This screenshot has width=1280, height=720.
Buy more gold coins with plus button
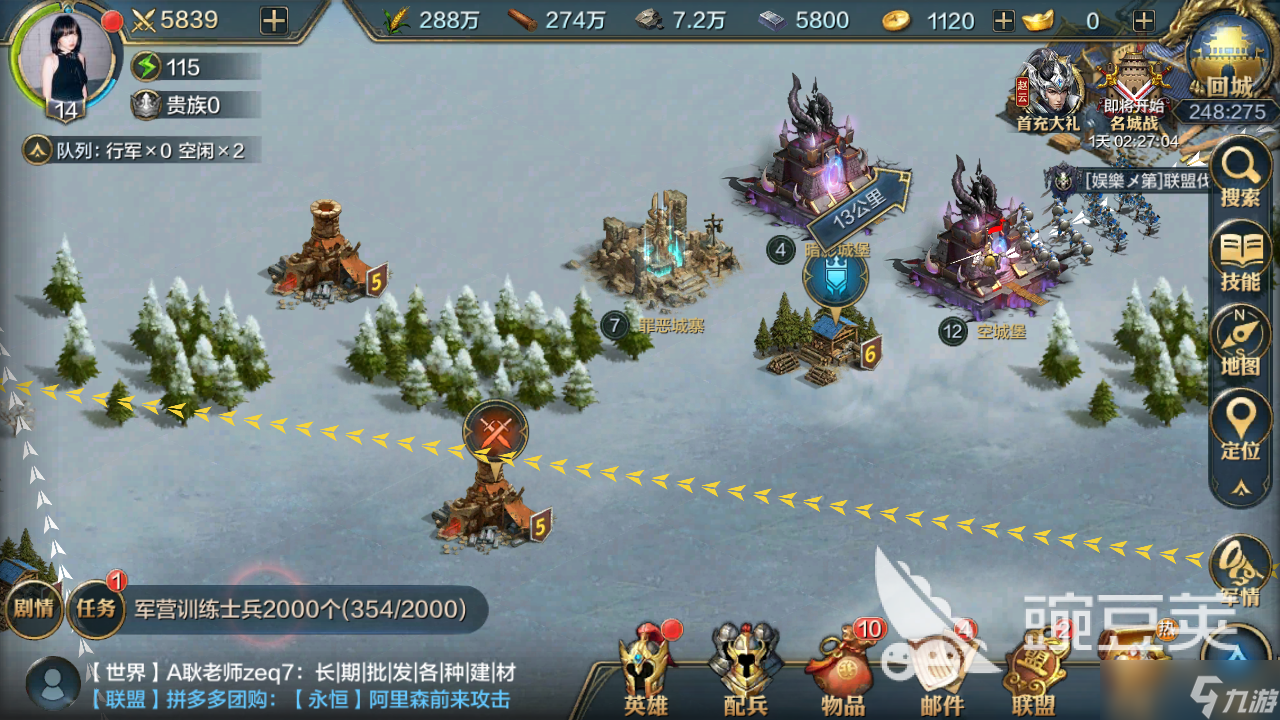[1003, 20]
